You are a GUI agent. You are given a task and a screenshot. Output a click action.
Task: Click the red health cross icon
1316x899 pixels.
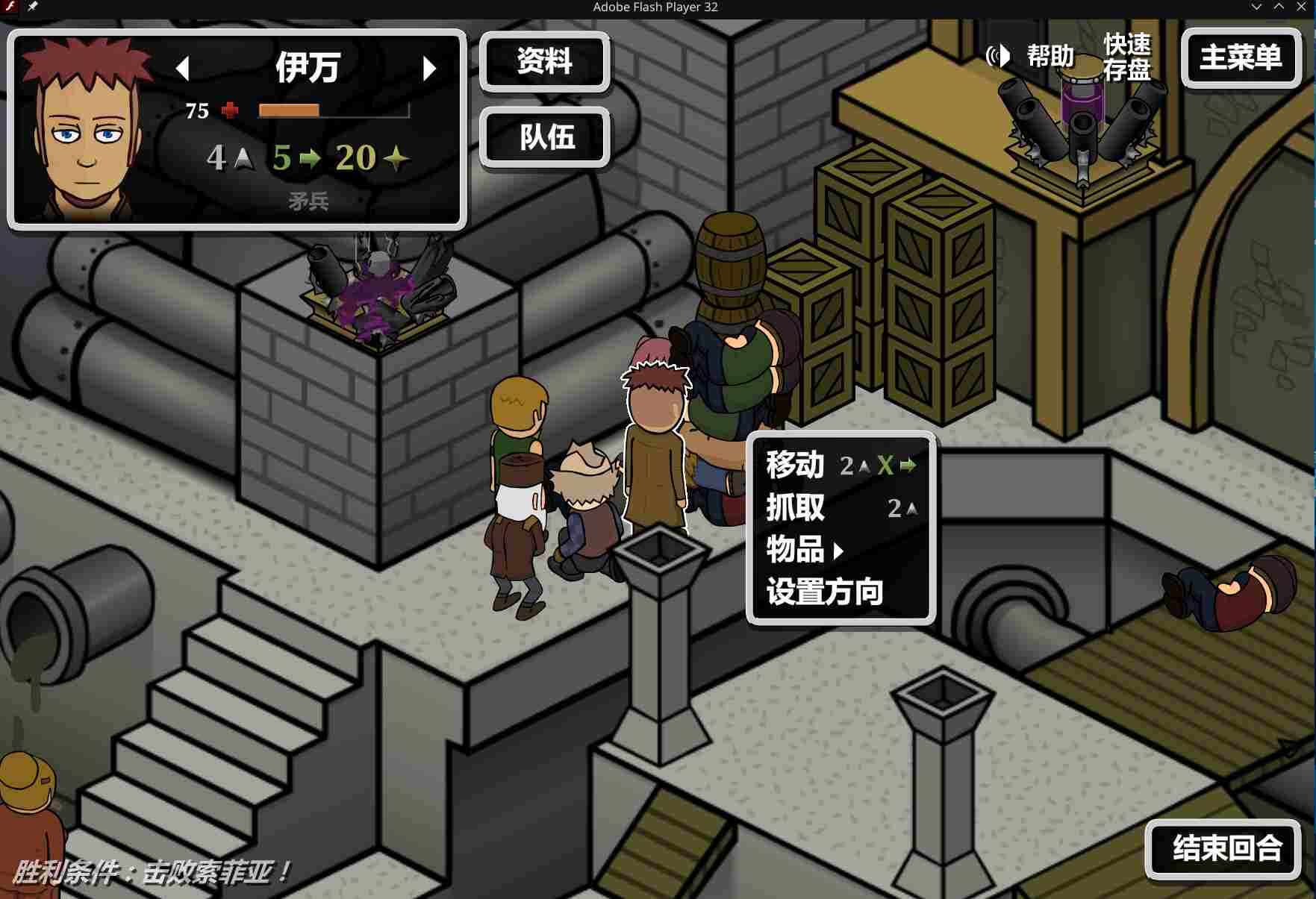228,110
